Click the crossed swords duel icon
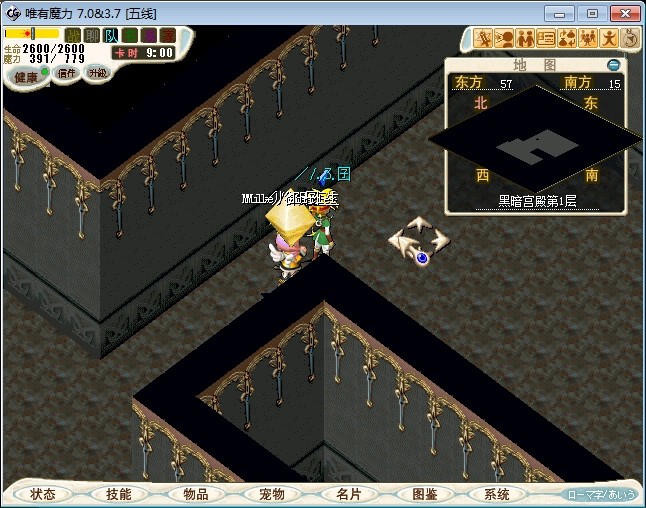 point(484,39)
